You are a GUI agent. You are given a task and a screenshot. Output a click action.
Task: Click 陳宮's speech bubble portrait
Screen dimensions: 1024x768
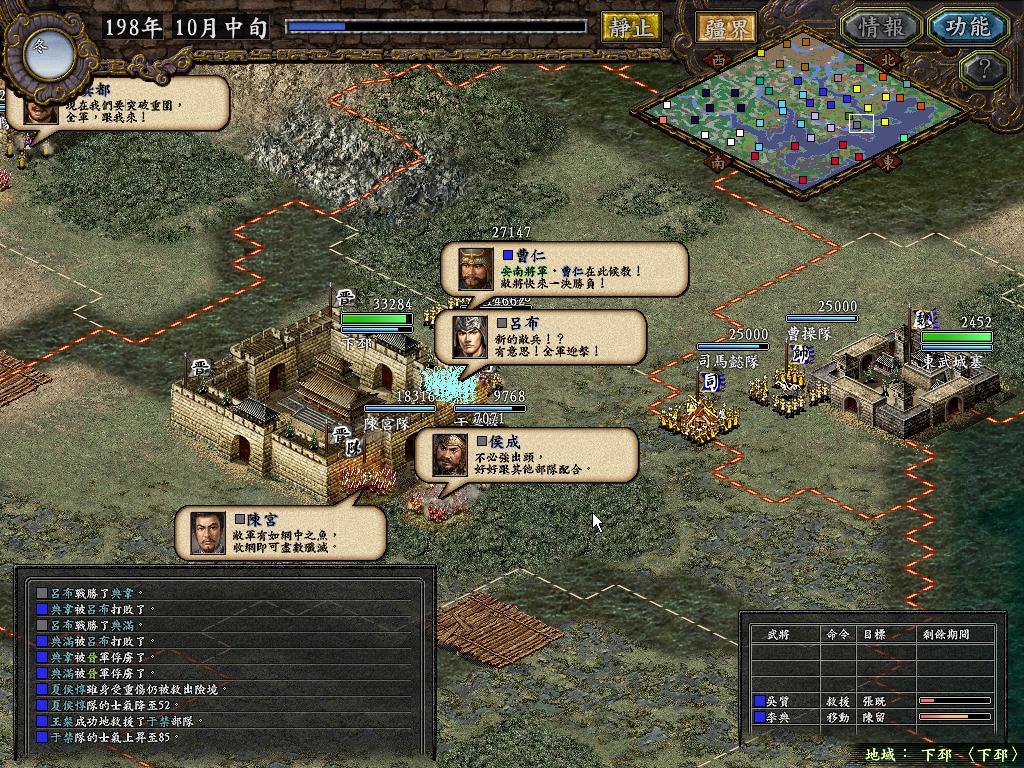tap(207, 532)
